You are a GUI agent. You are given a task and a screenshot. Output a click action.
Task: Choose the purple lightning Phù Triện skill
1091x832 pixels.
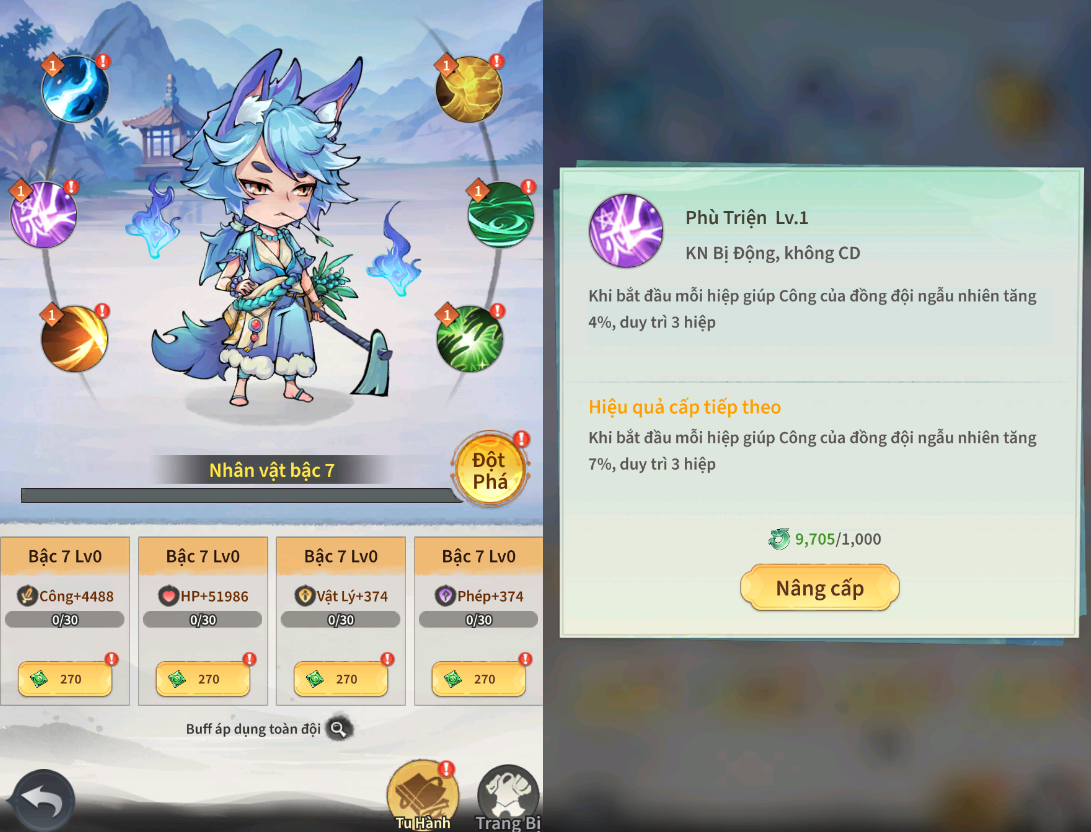(44, 215)
